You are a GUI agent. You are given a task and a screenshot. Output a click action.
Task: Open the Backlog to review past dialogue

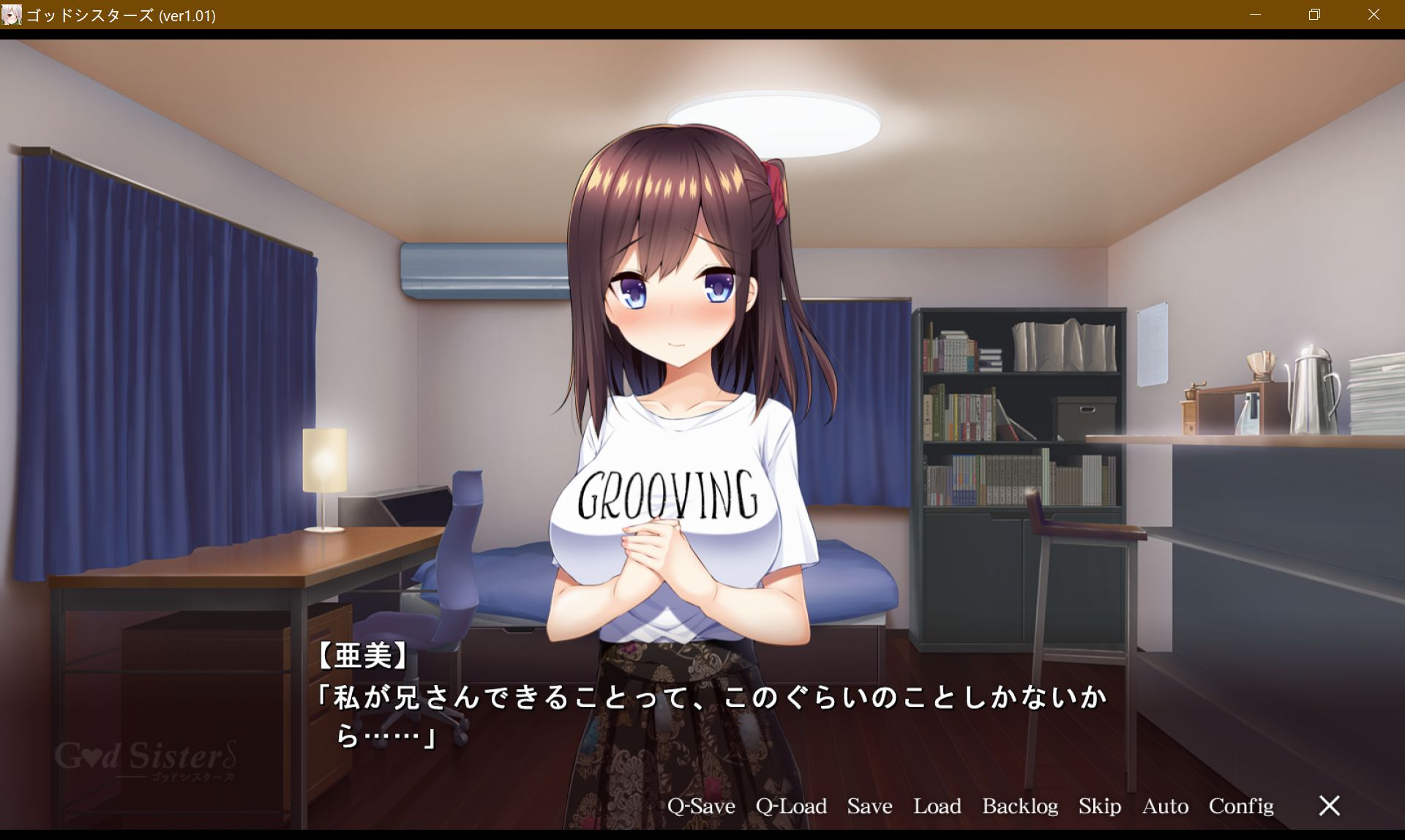coord(1021,806)
